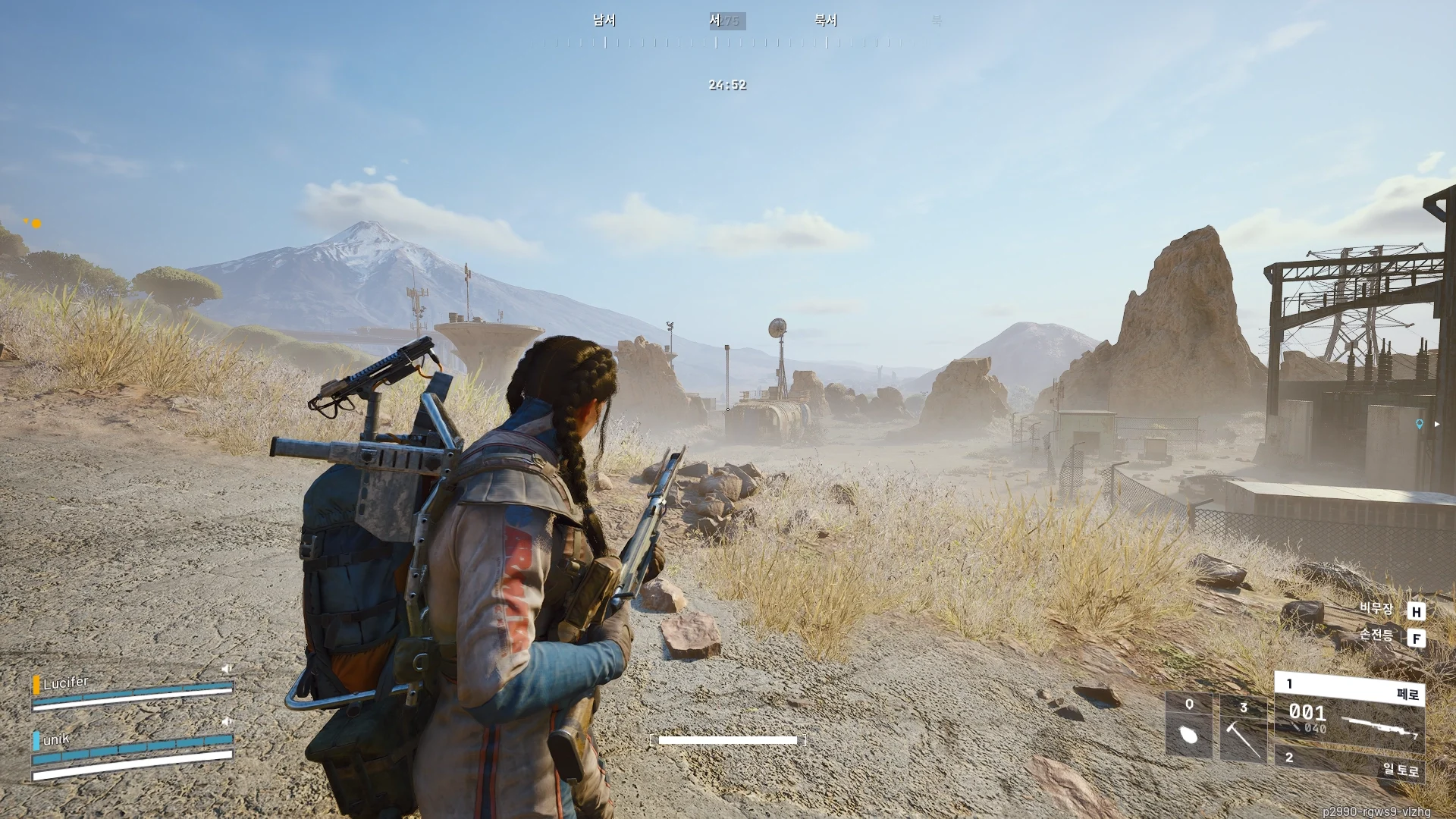Viewport: 1456px width, 819px height.
Task: Click the blue location ping marker
Action: [1420, 425]
